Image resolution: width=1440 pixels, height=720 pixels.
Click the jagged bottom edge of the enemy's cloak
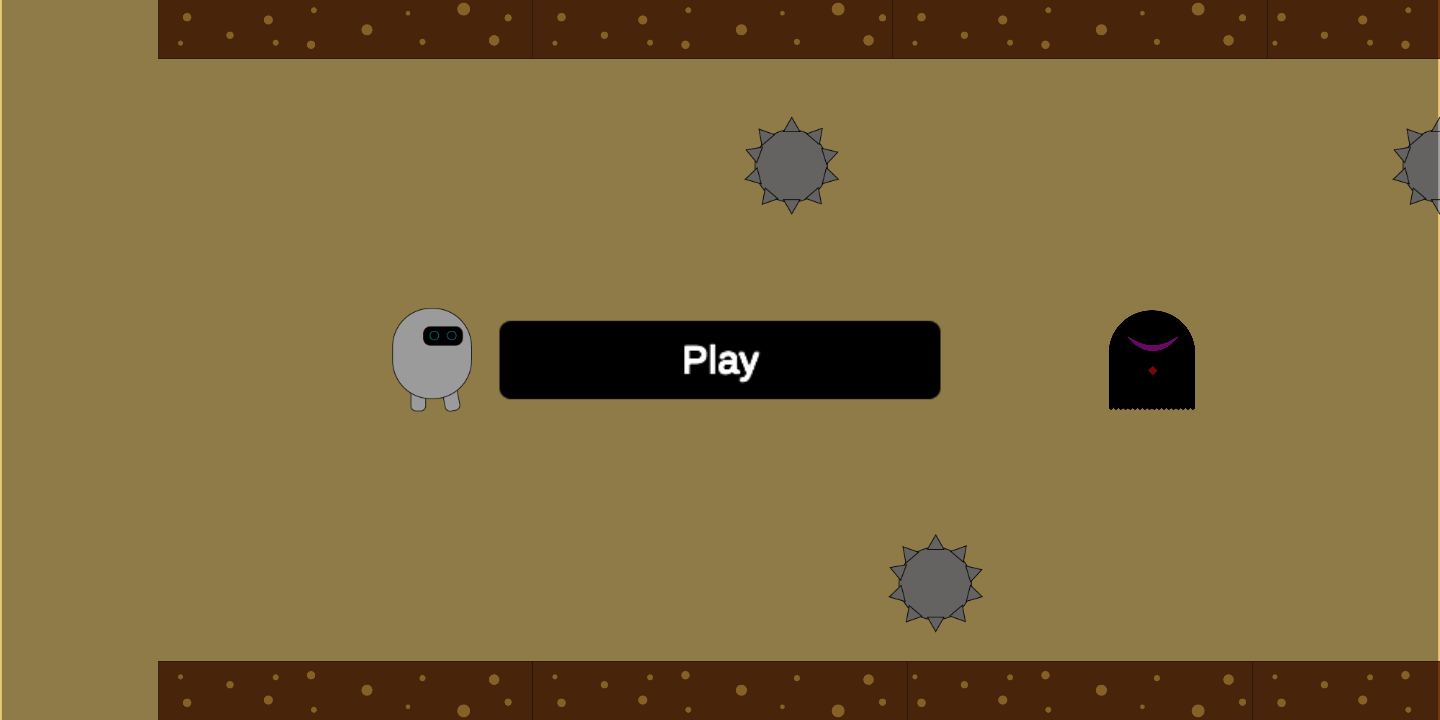click(1152, 408)
